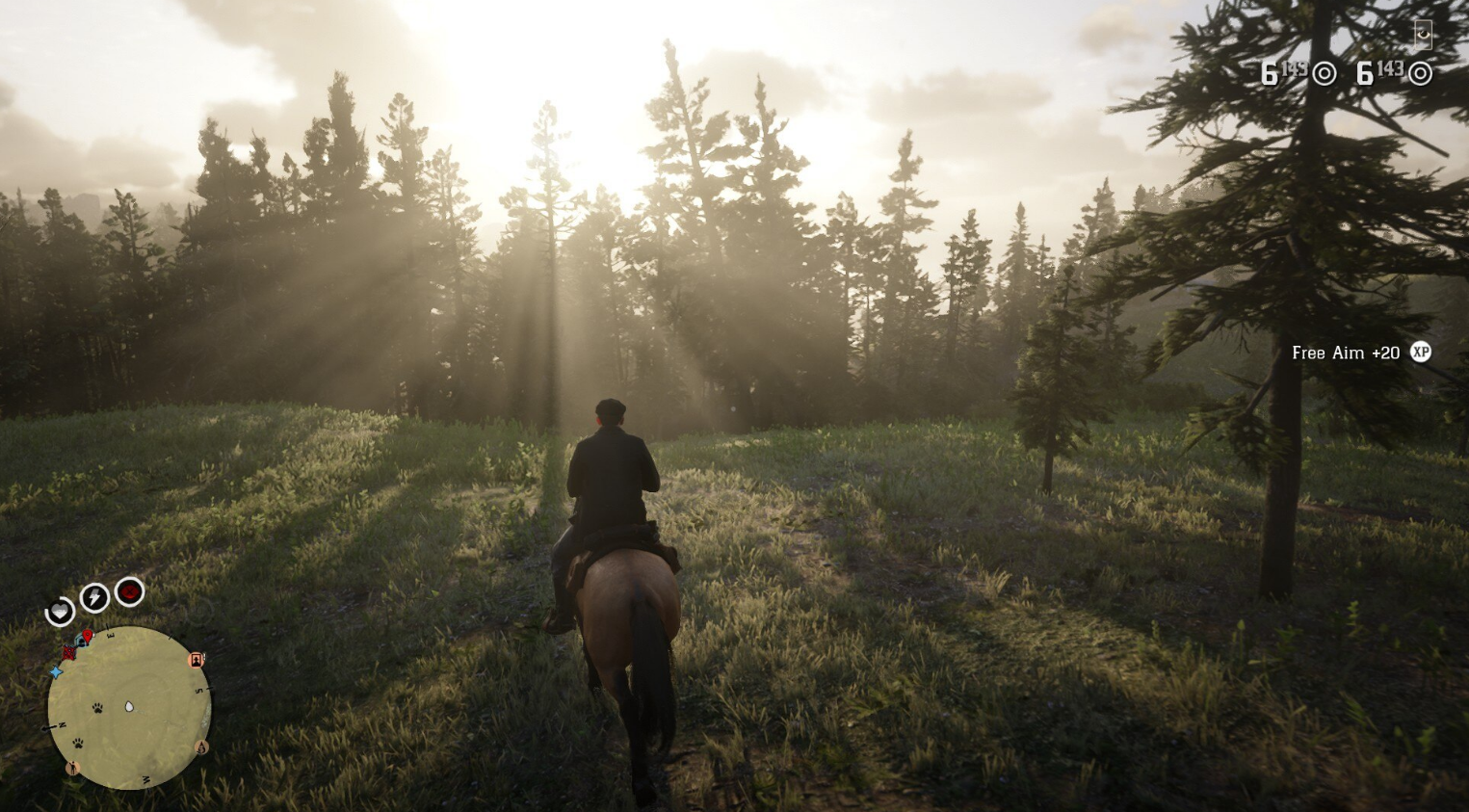Click the lower paw print on the minimap
This screenshot has height=812, width=1469.
[78, 744]
